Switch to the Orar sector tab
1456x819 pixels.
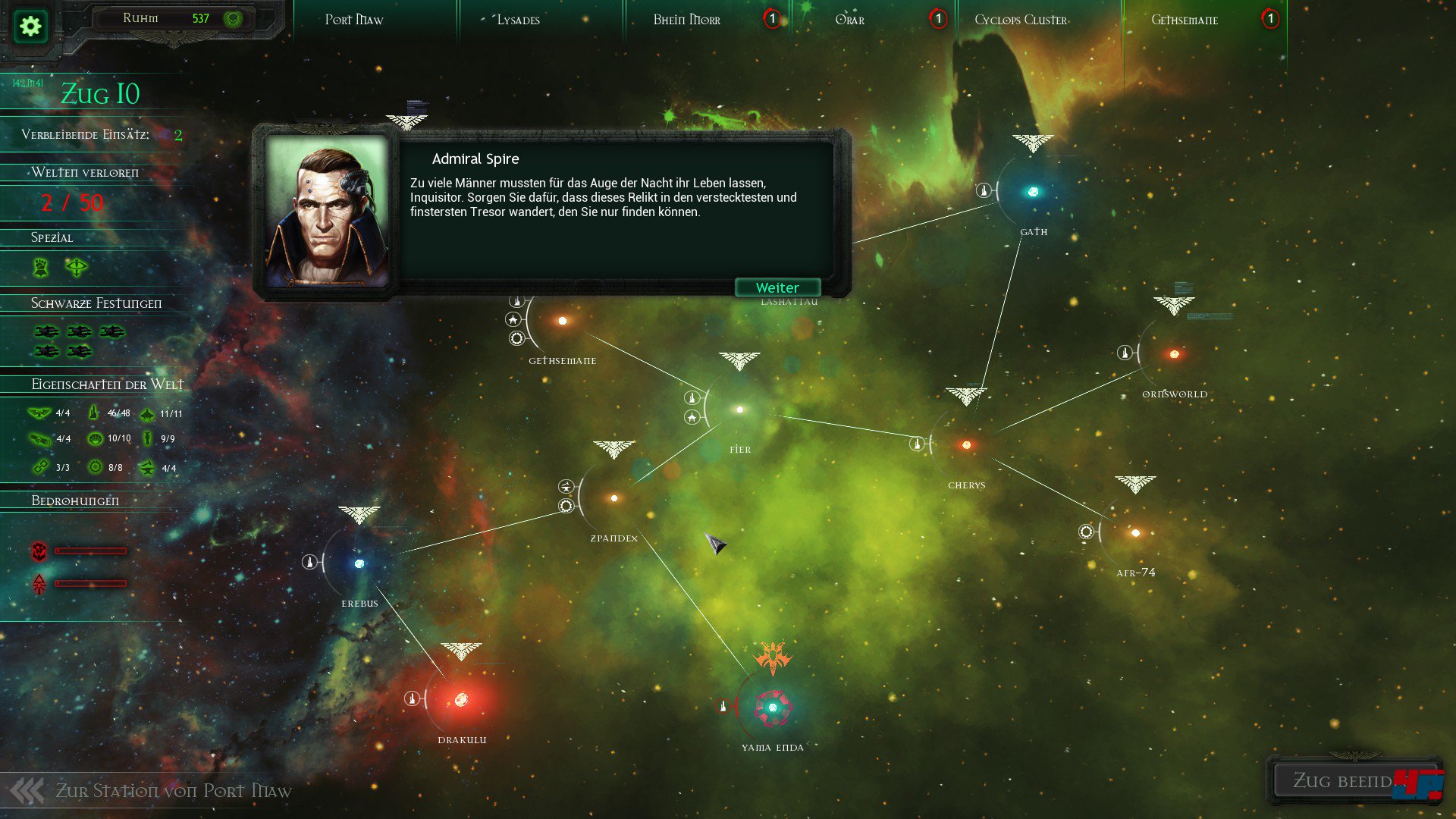(x=849, y=20)
